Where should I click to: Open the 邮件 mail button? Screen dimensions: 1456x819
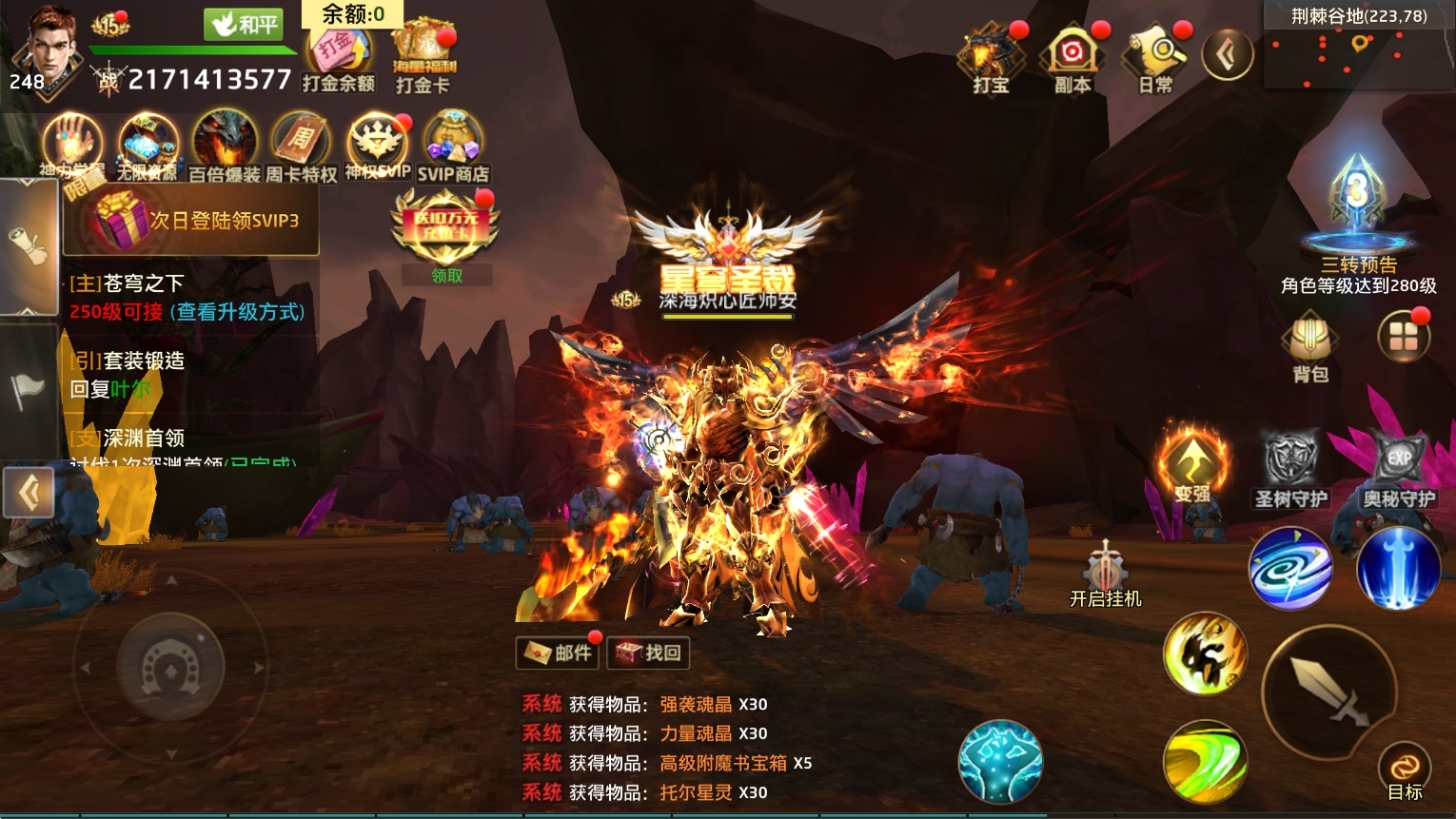tap(559, 653)
